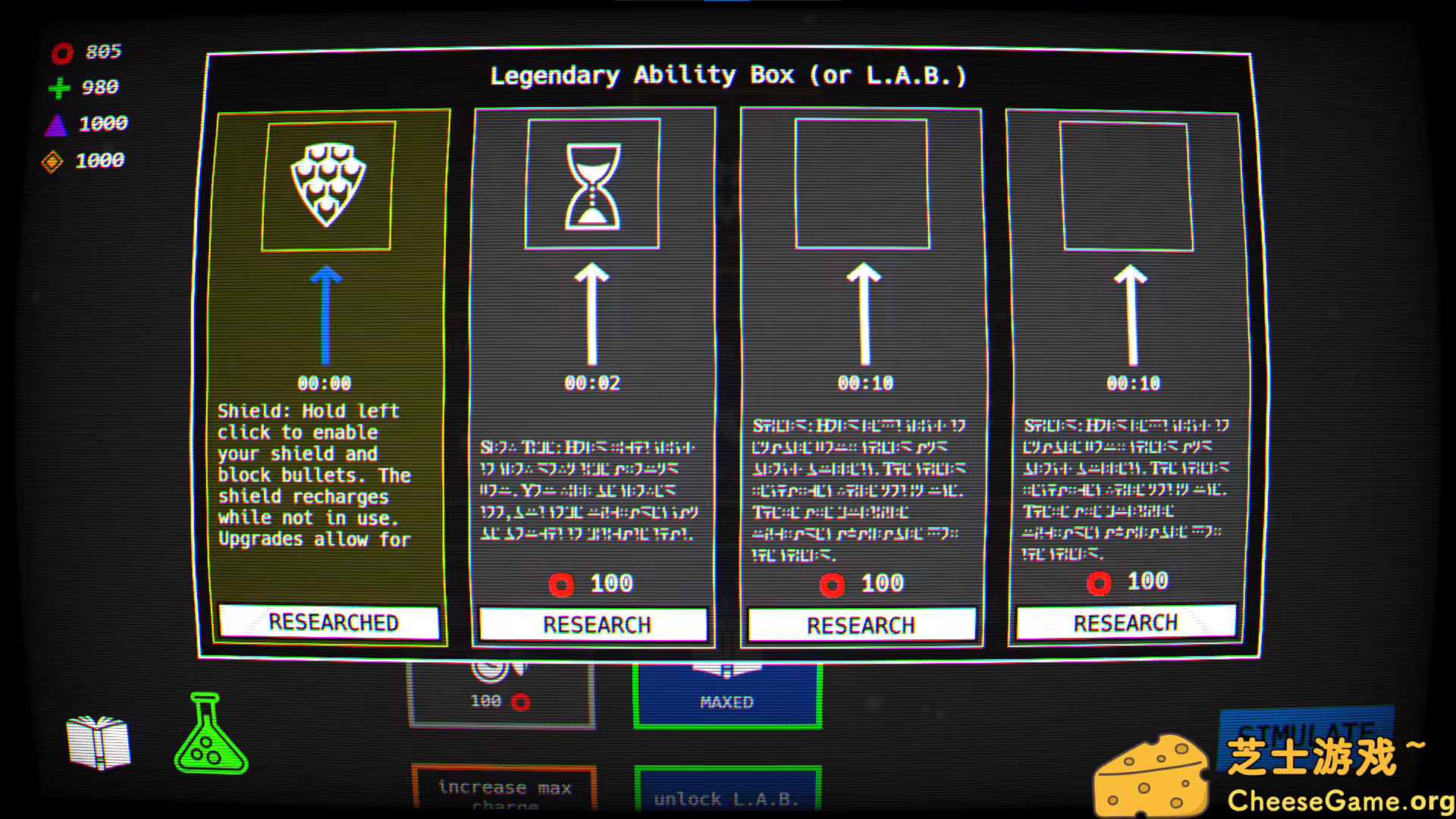Click RESEARCH on the hourglass ability

click(x=595, y=624)
